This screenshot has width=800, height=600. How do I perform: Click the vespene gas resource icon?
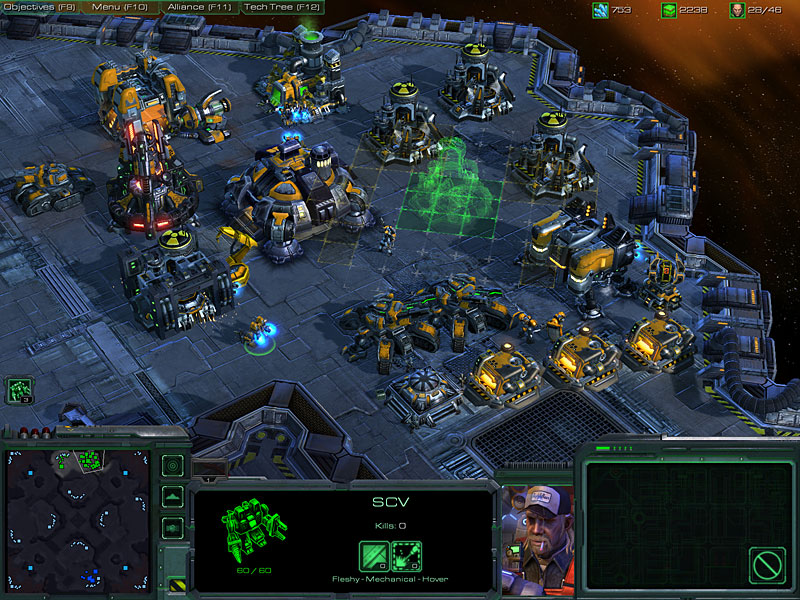click(668, 10)
